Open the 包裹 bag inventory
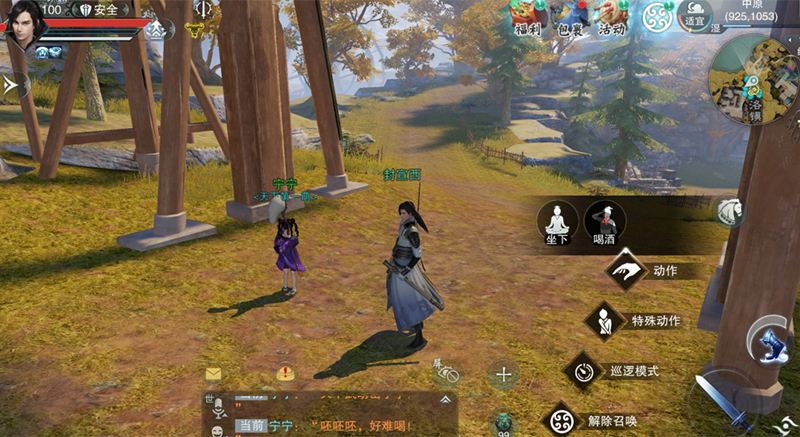The height and width of the screenshot is (437, 800). pos(570,16)
